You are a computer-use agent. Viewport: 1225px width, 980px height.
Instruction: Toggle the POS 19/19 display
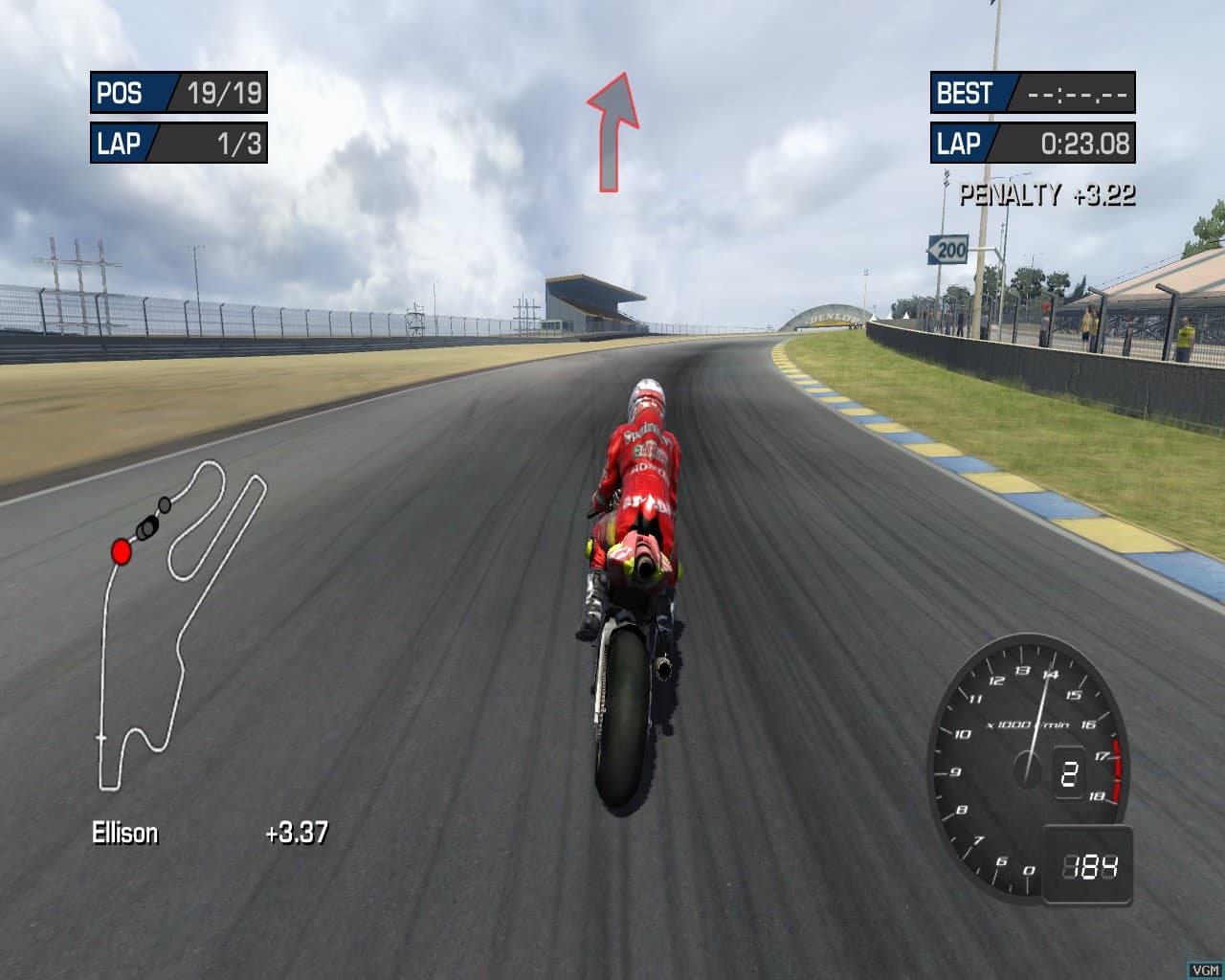click(x=177, y=94)
